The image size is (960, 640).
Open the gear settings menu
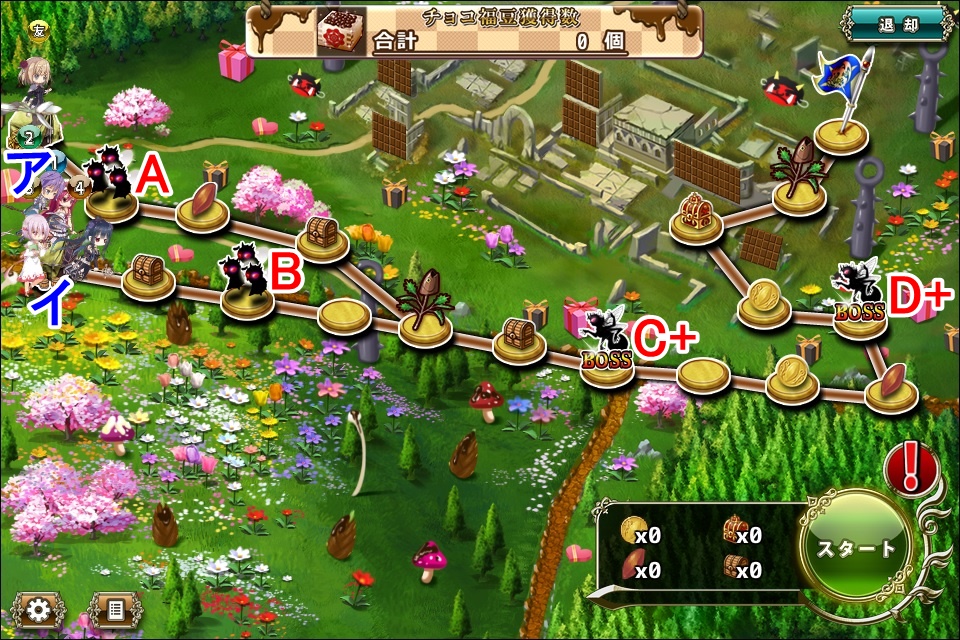(x=38, y=609)
